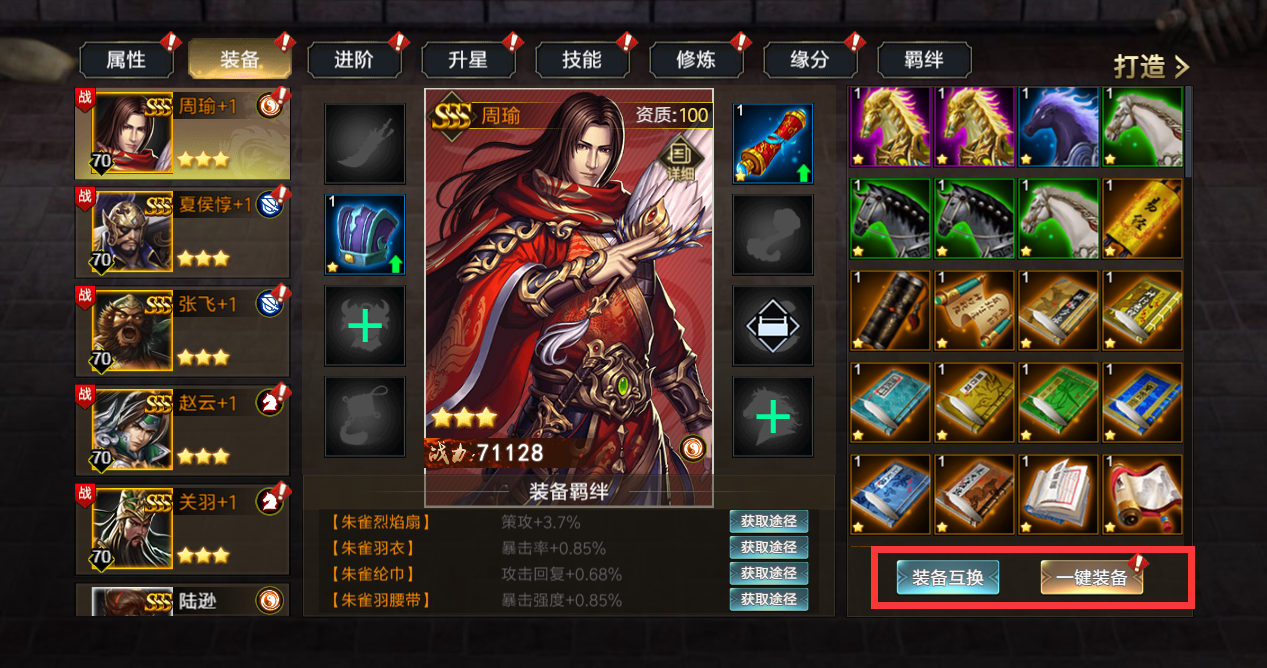Select the equipped red scroll slot
Screen dimensions: 1267x668
[x=772, y=144]
